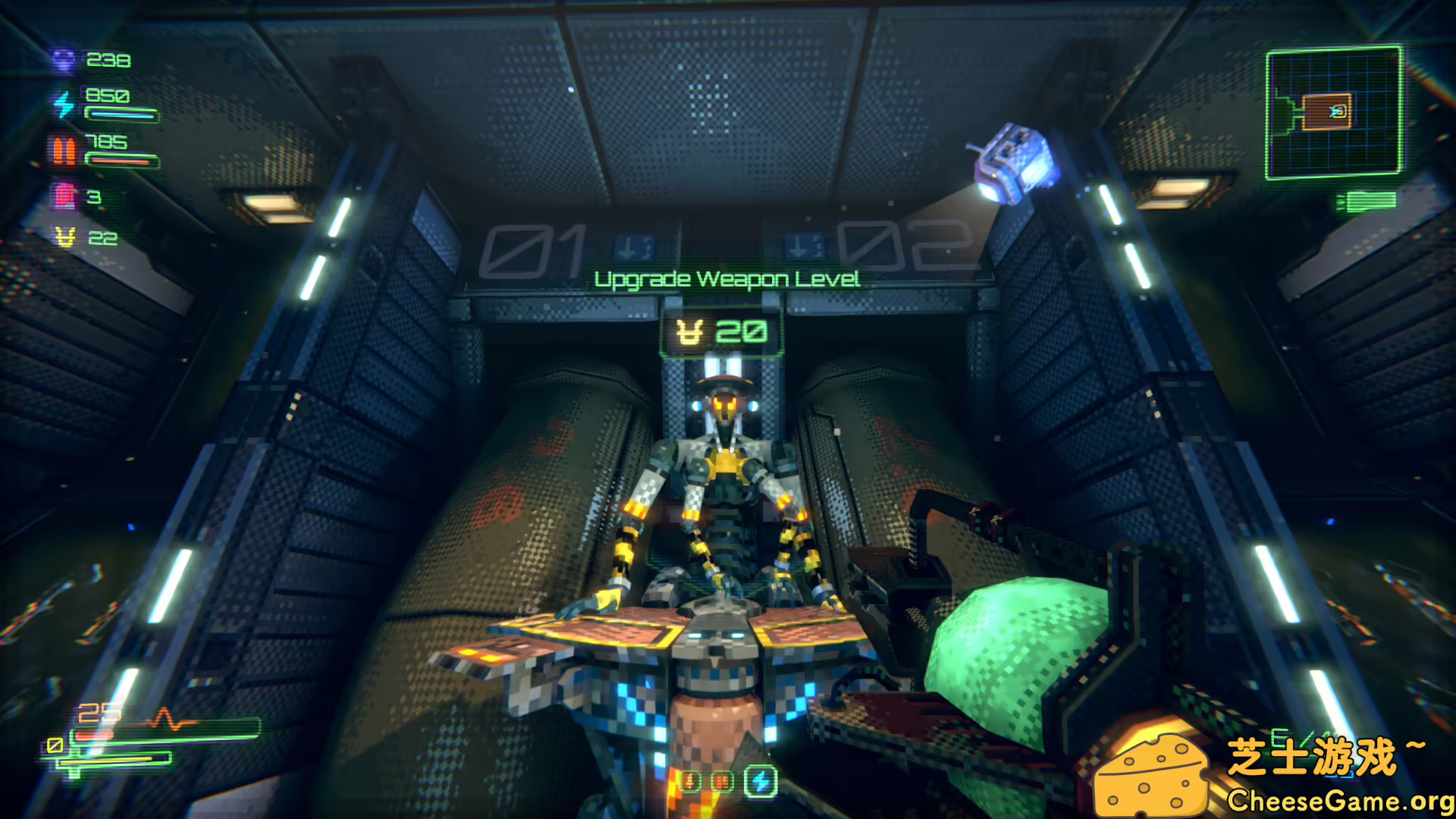Viewport: 1456px width, 819px height.
Task: Click the 20 credits upgrade price tag
Action: 721,332
